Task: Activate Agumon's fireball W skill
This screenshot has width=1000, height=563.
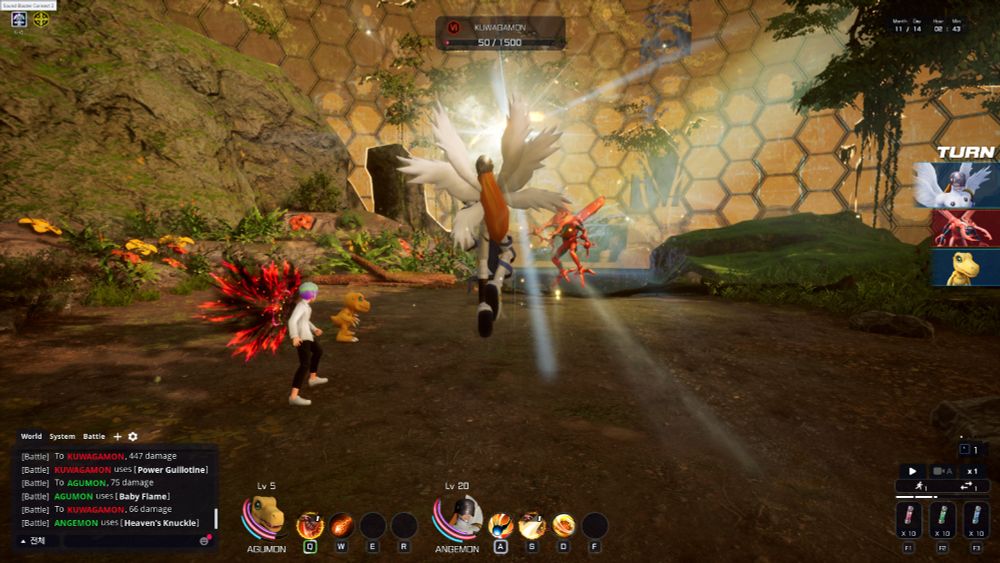Action: [x=342, y=525]
